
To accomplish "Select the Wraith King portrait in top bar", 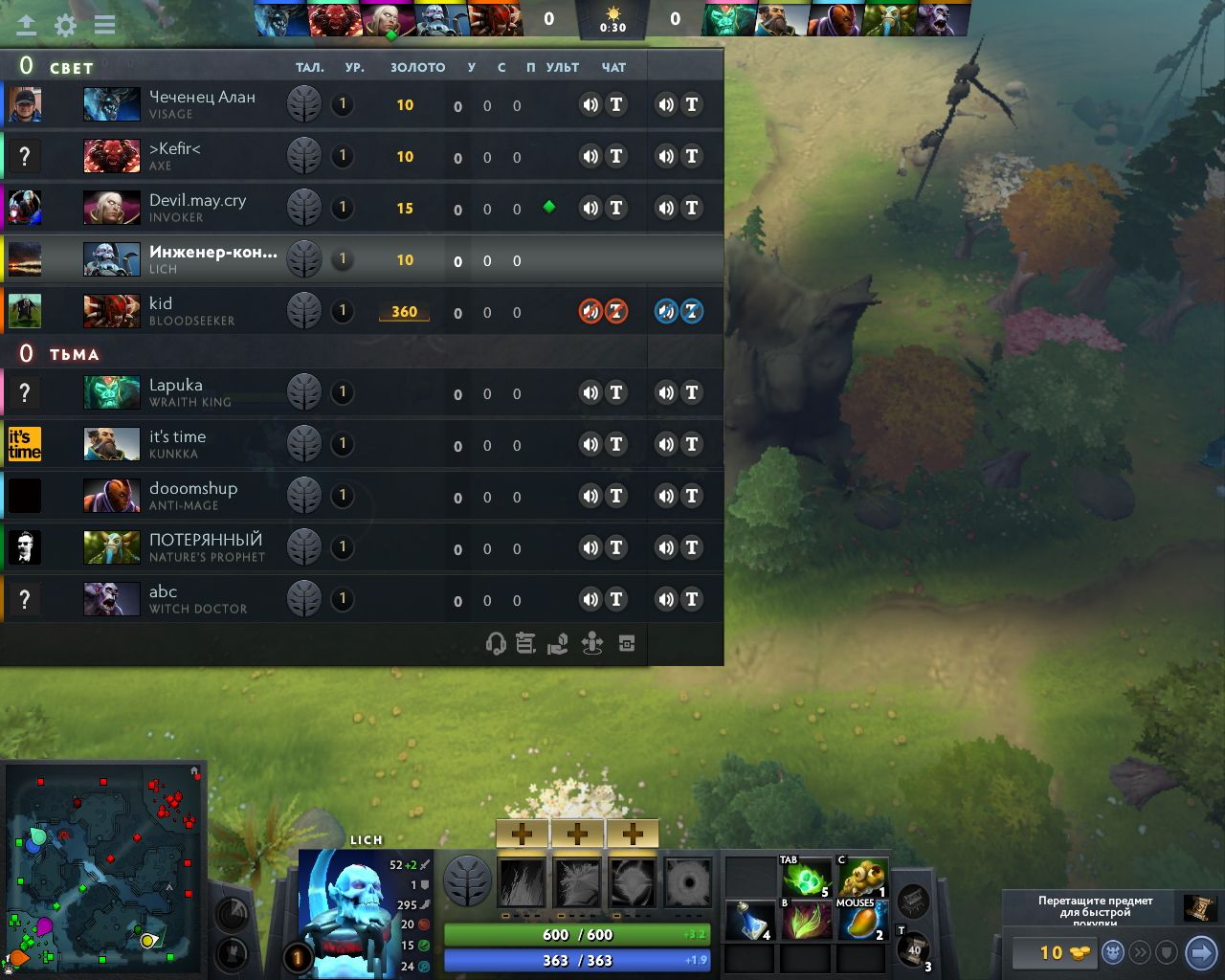I will pos(730,19).
